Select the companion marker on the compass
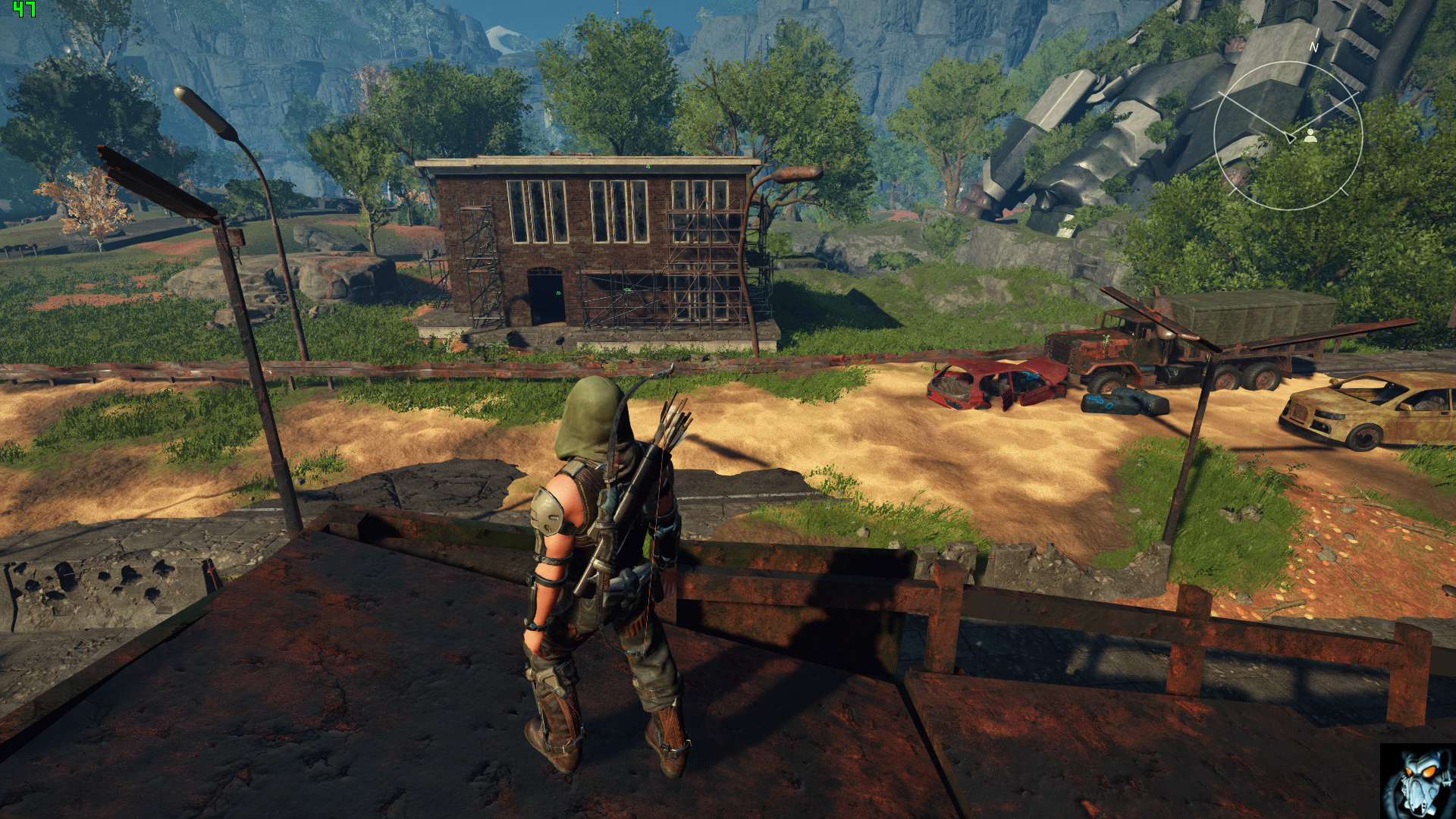Image resolution: width=1456 pixels, height=819 pixels. pos(1310,136)
